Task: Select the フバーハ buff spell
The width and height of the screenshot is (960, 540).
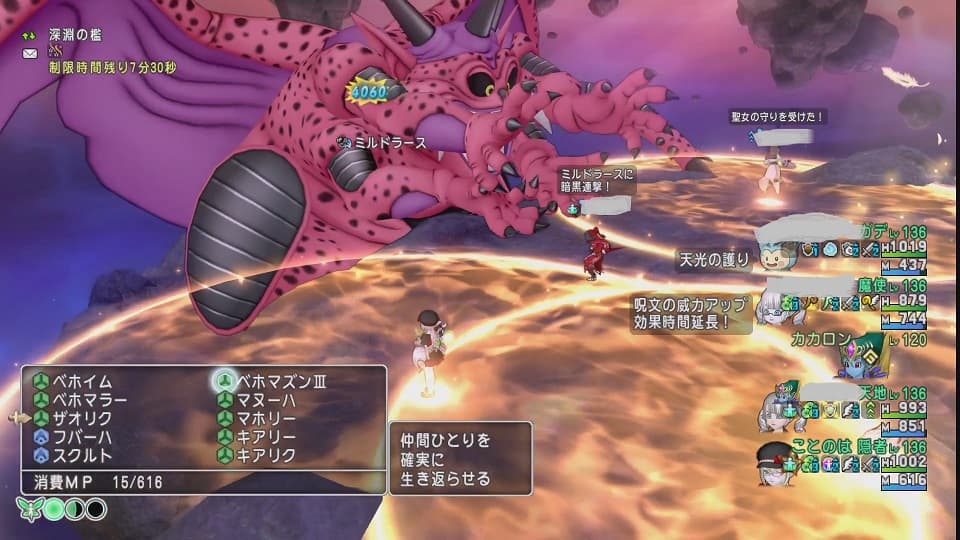Action: pos(82,437)
